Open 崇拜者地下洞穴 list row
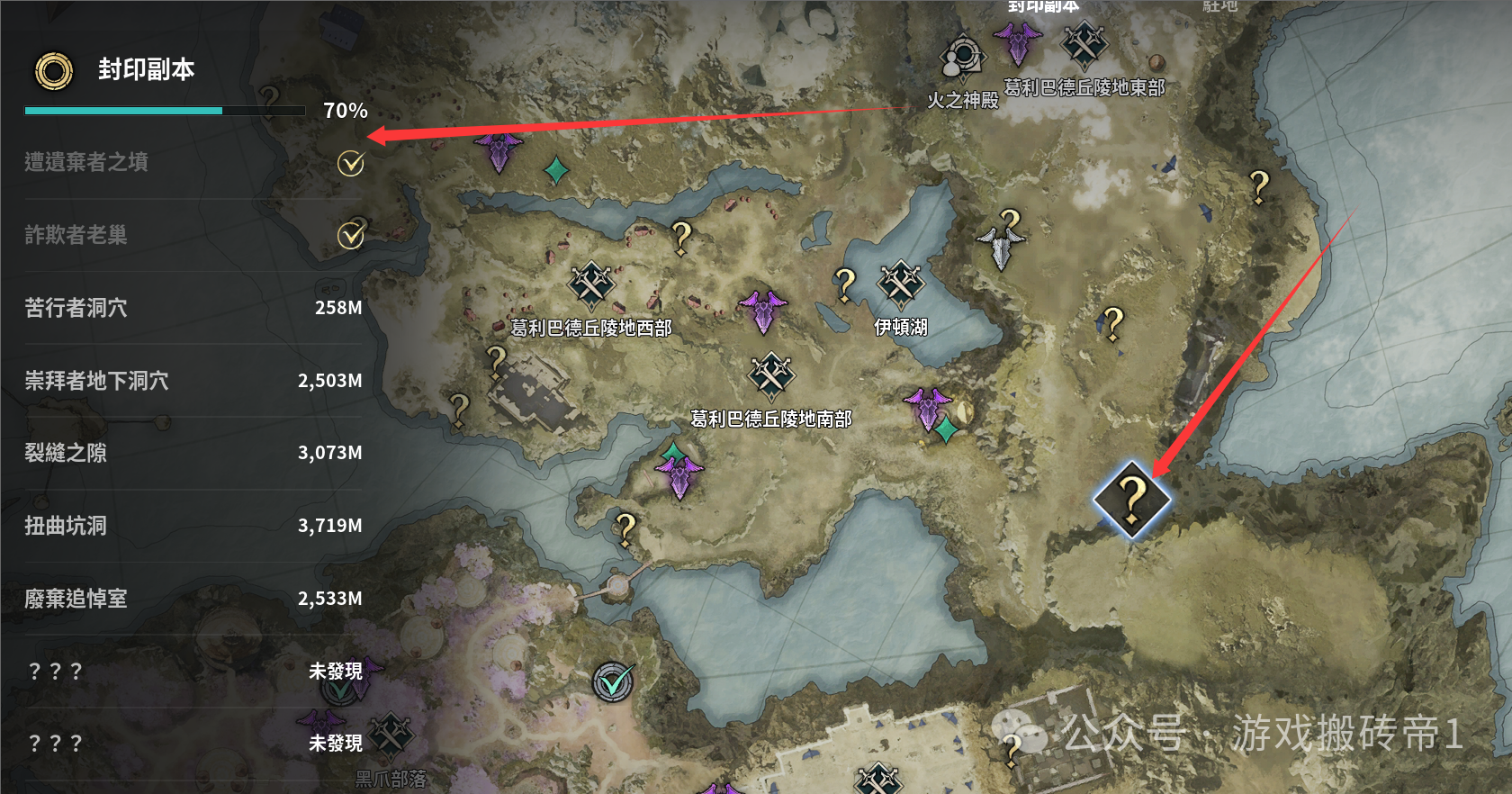Image resolution: width=1512 pixels, height=794 pixels. 193,381
